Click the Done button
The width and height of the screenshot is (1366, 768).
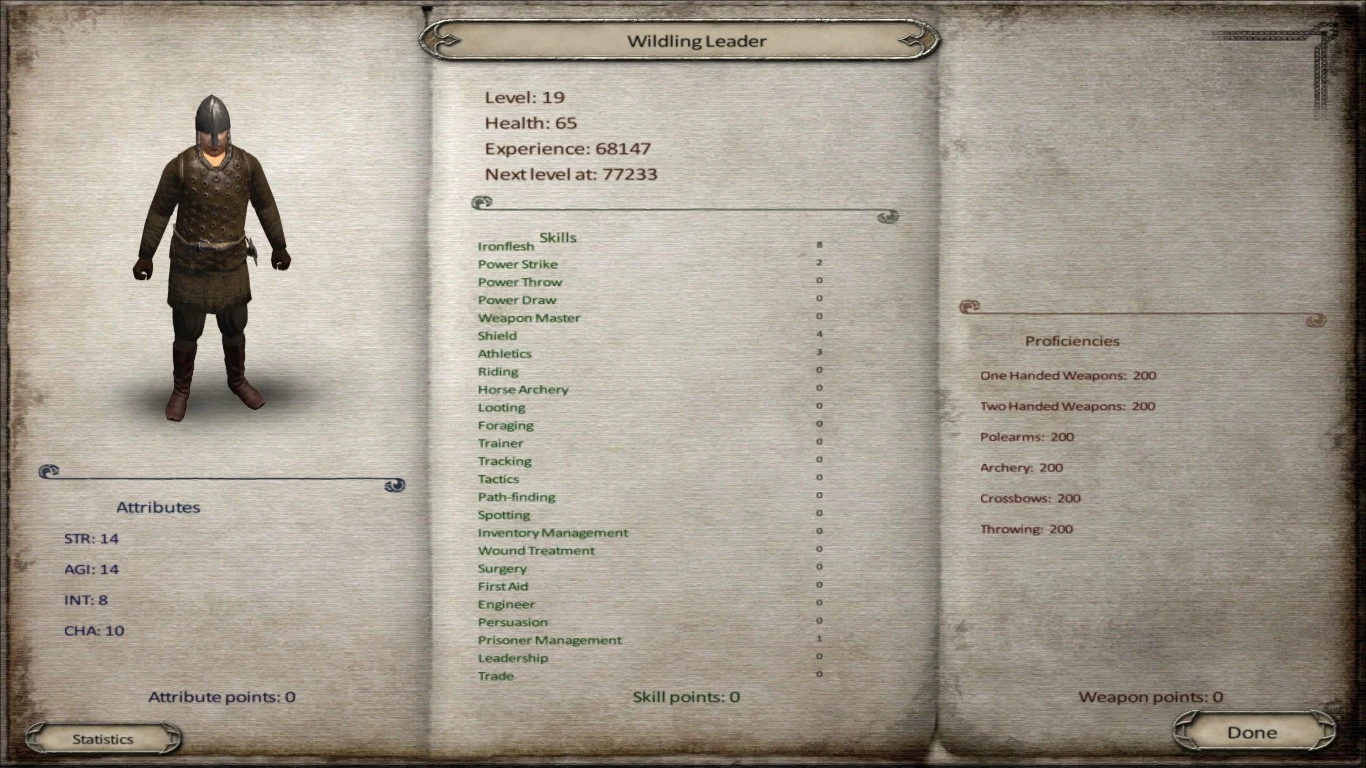pyautogui.click(x=1252, y=731)
